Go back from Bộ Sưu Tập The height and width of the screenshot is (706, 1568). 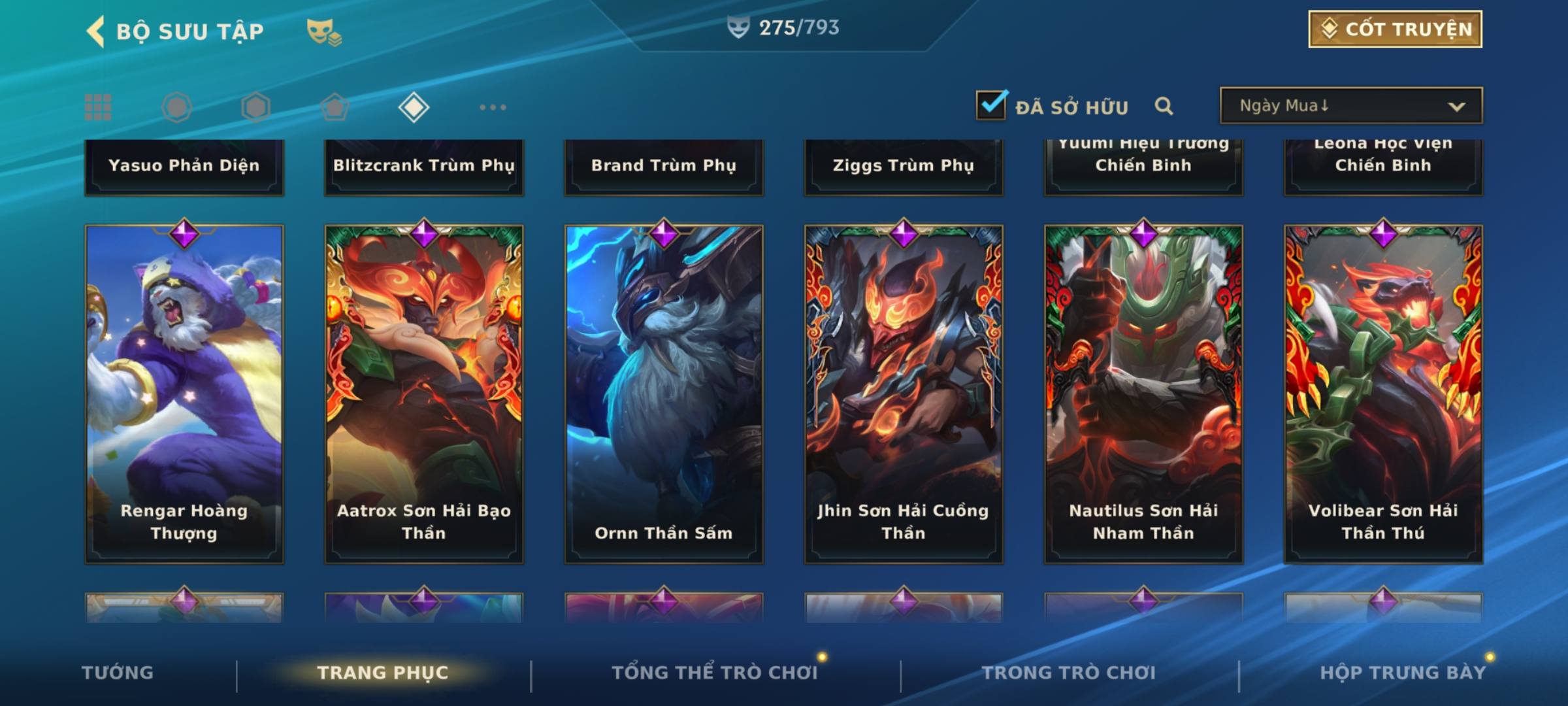pos(96,31)
